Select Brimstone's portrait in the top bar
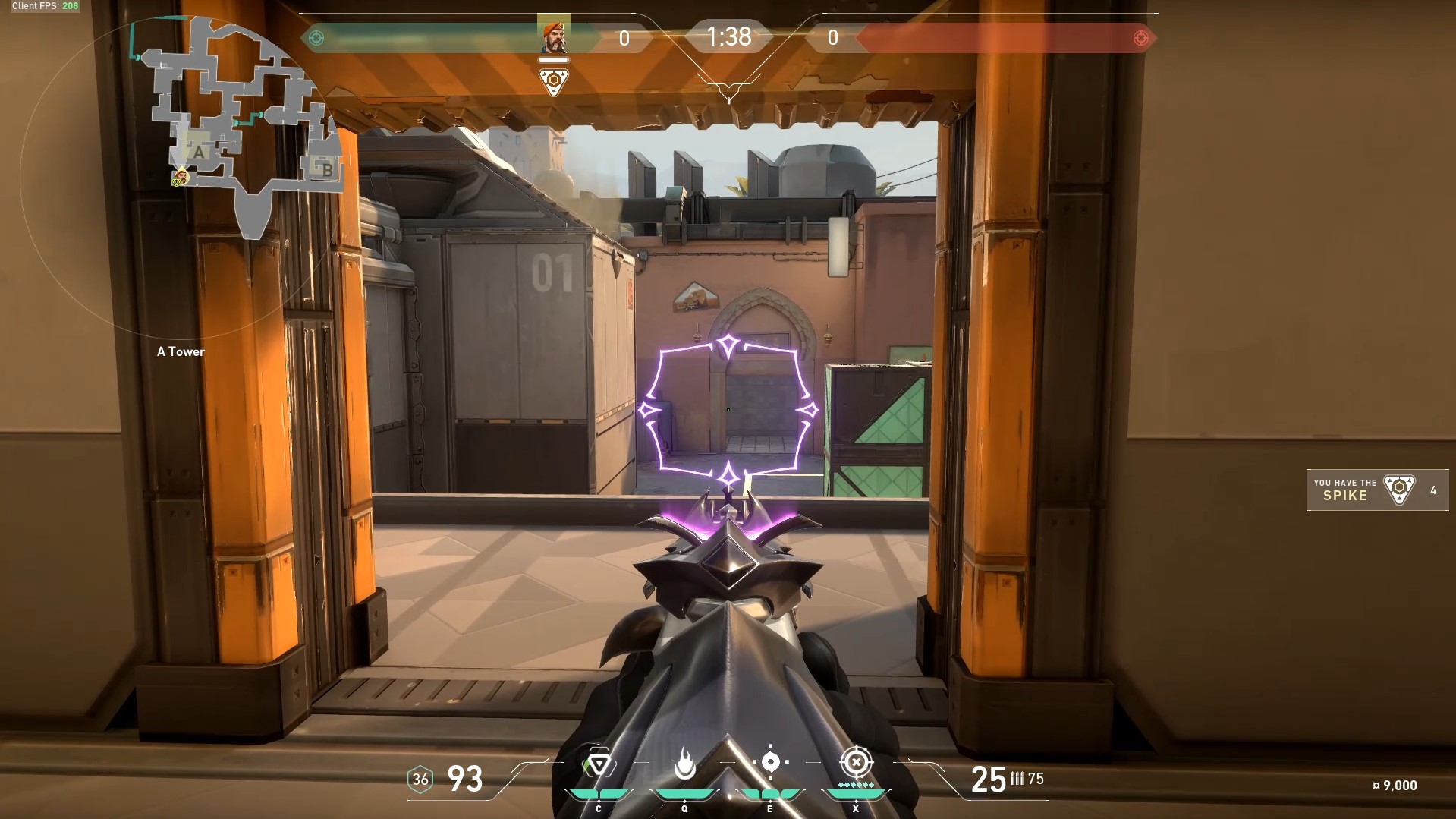 [553, 36]
